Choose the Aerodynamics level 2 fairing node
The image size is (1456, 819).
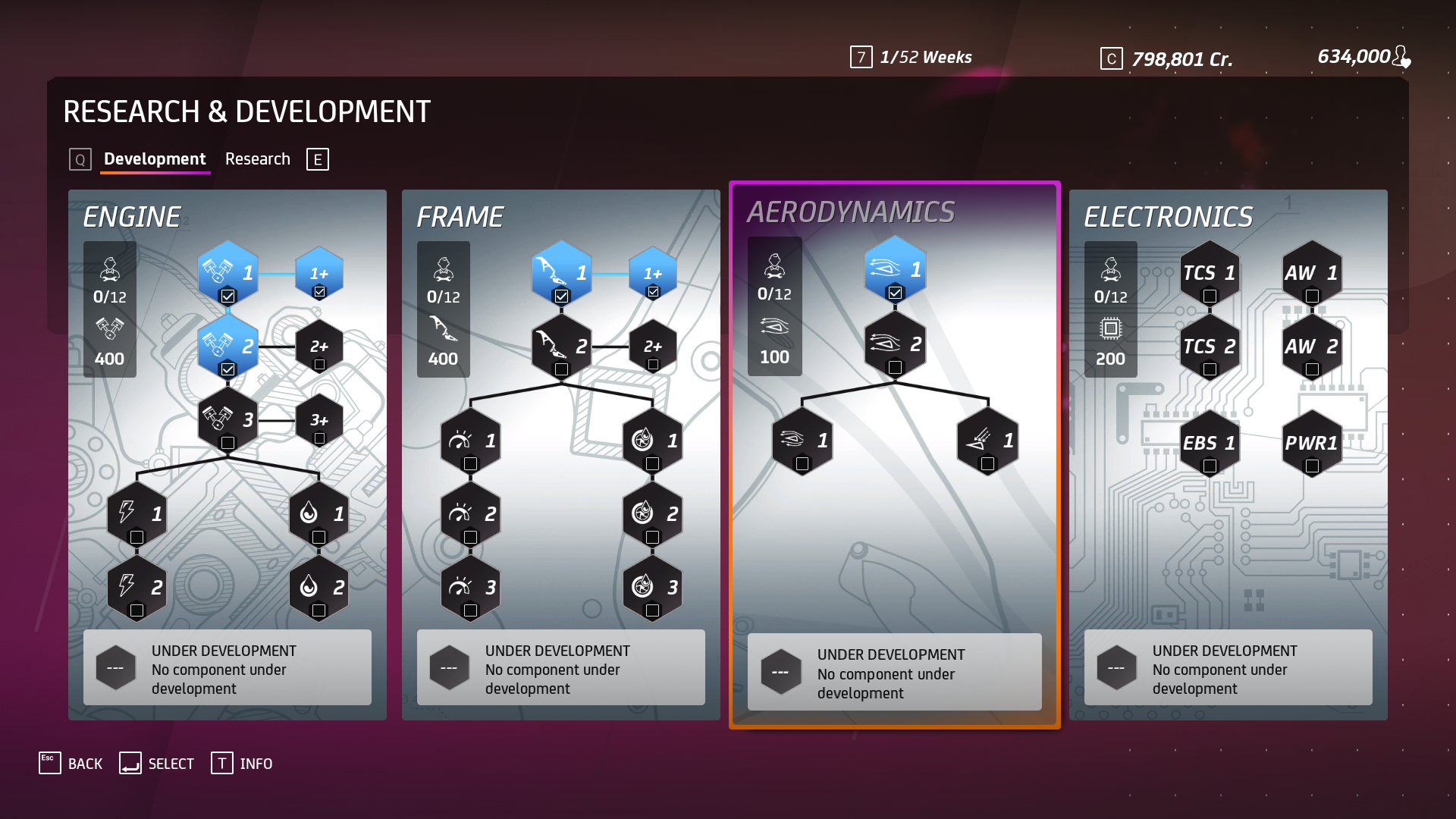895,346
